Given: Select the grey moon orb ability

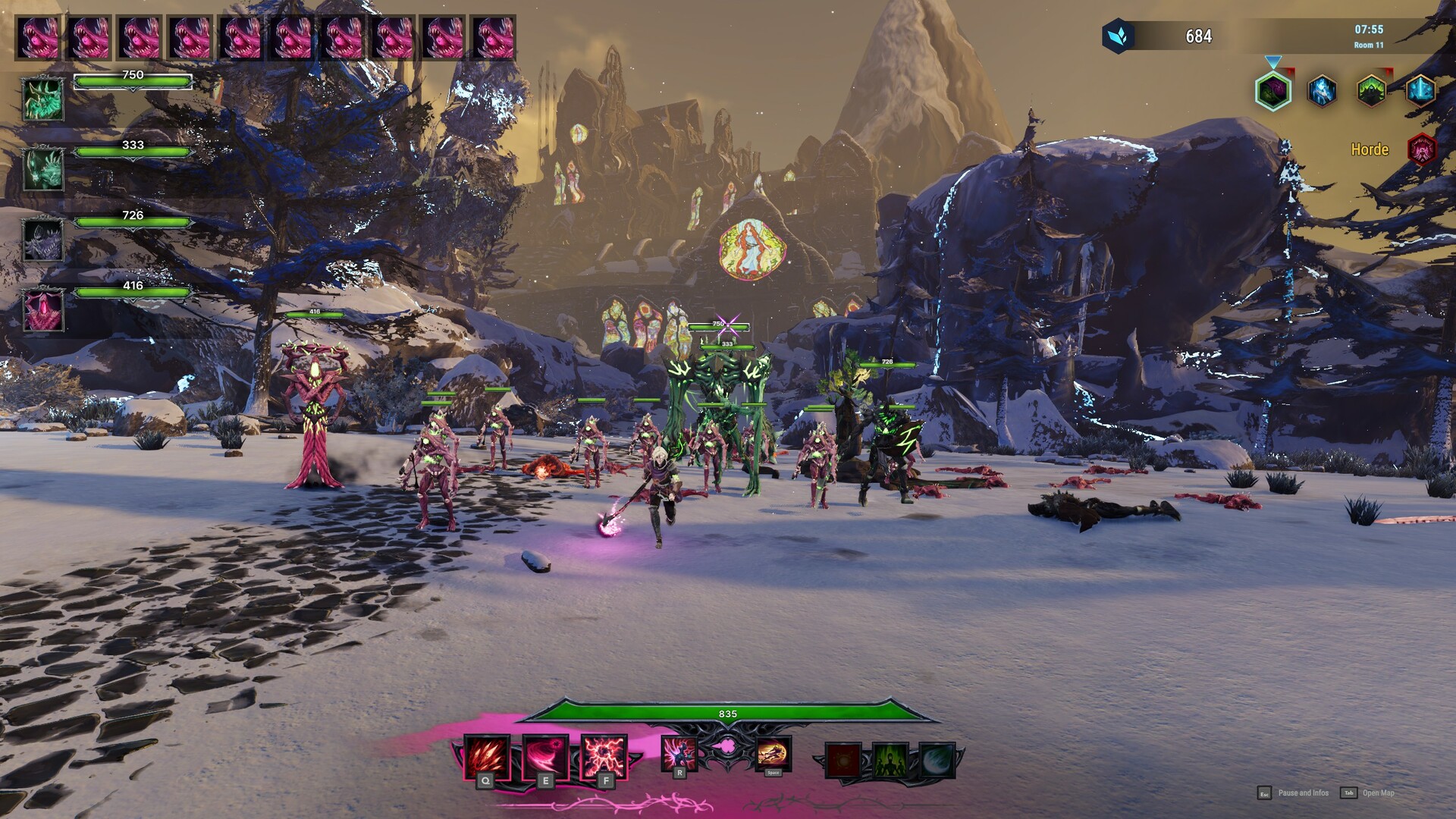Looking at the screenshot, I should [x=937, y=760].
